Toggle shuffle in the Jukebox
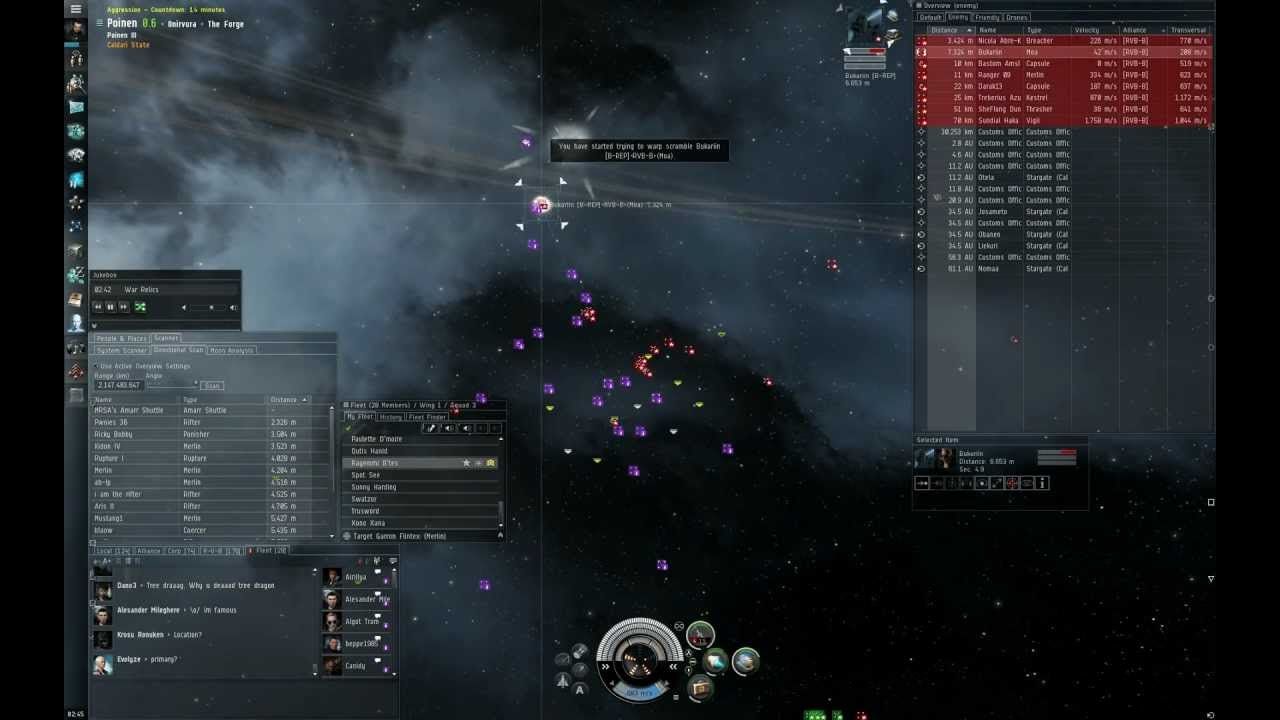1280x720 pixels. point(140,307)
